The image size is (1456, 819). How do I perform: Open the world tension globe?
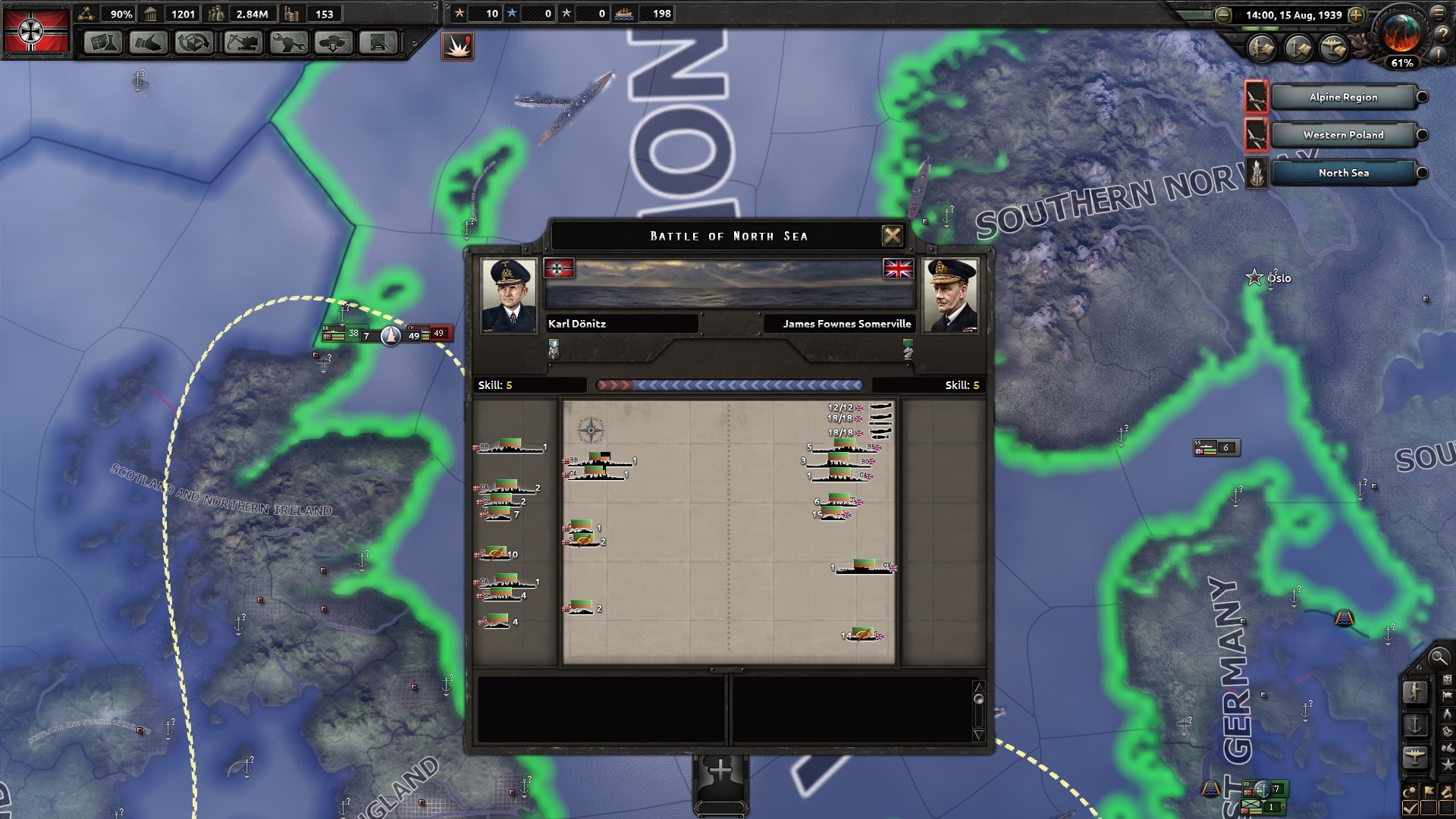(1401, 34)
